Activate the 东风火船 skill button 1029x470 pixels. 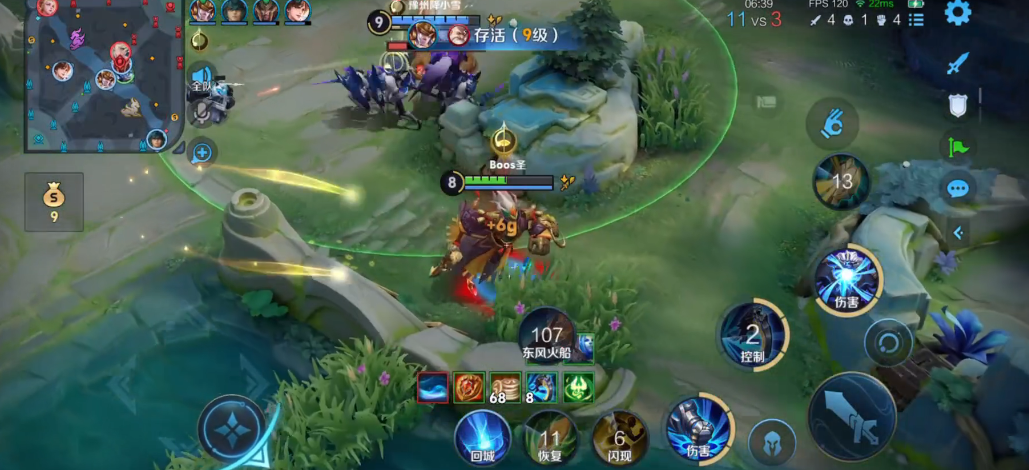coord(547,335)
